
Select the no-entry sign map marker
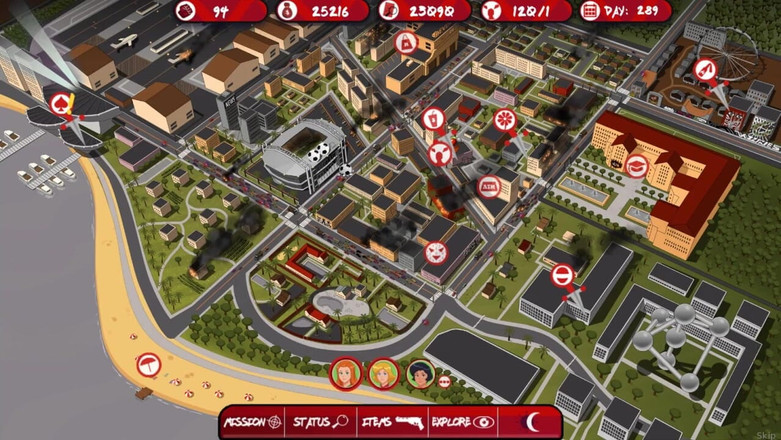coord(563,274)
